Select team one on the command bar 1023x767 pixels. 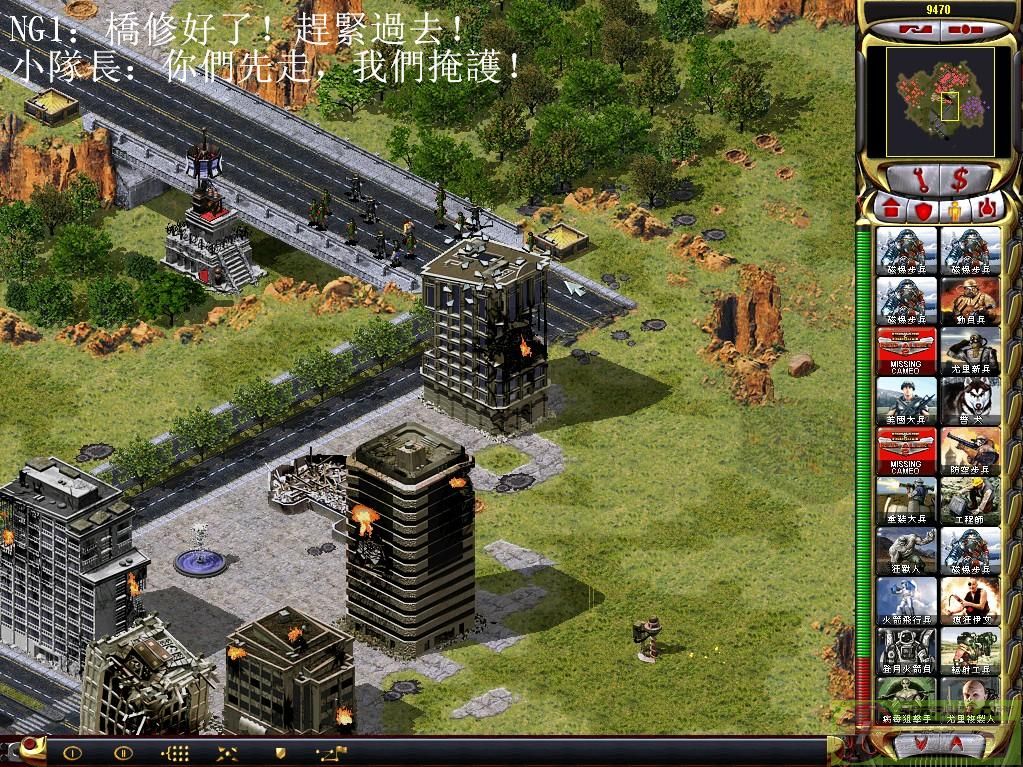click(72, 753)
